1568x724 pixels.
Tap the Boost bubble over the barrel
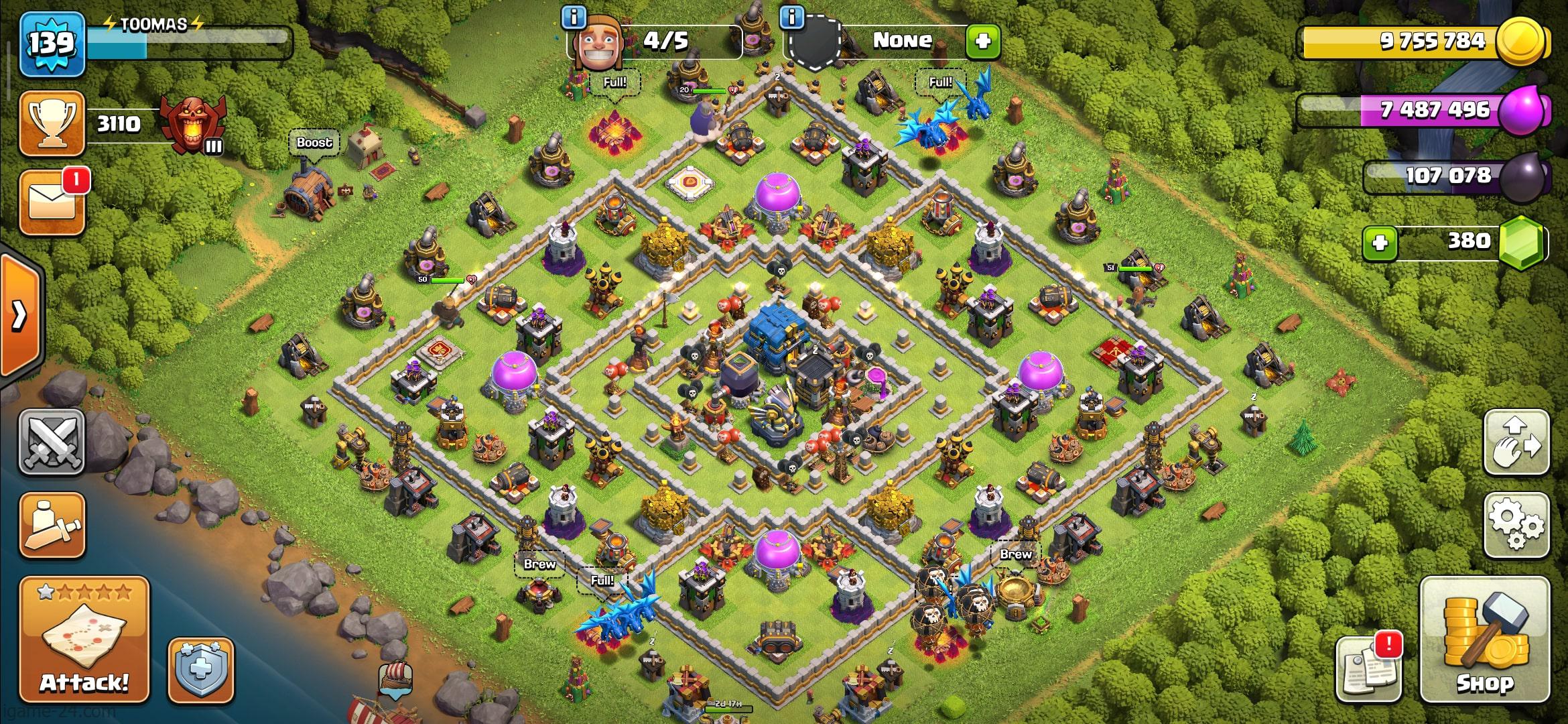click(x=314, y=143)
